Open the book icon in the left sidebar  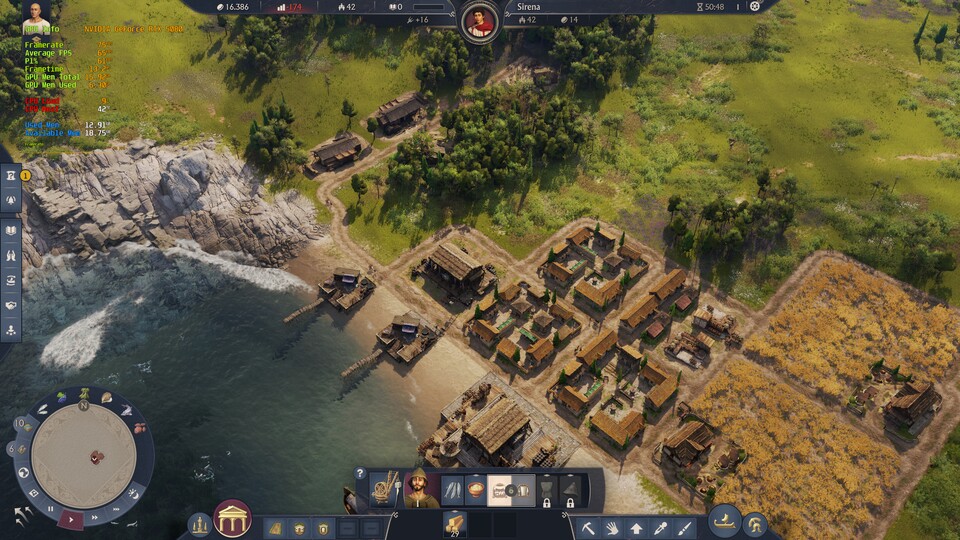point(11,231)
